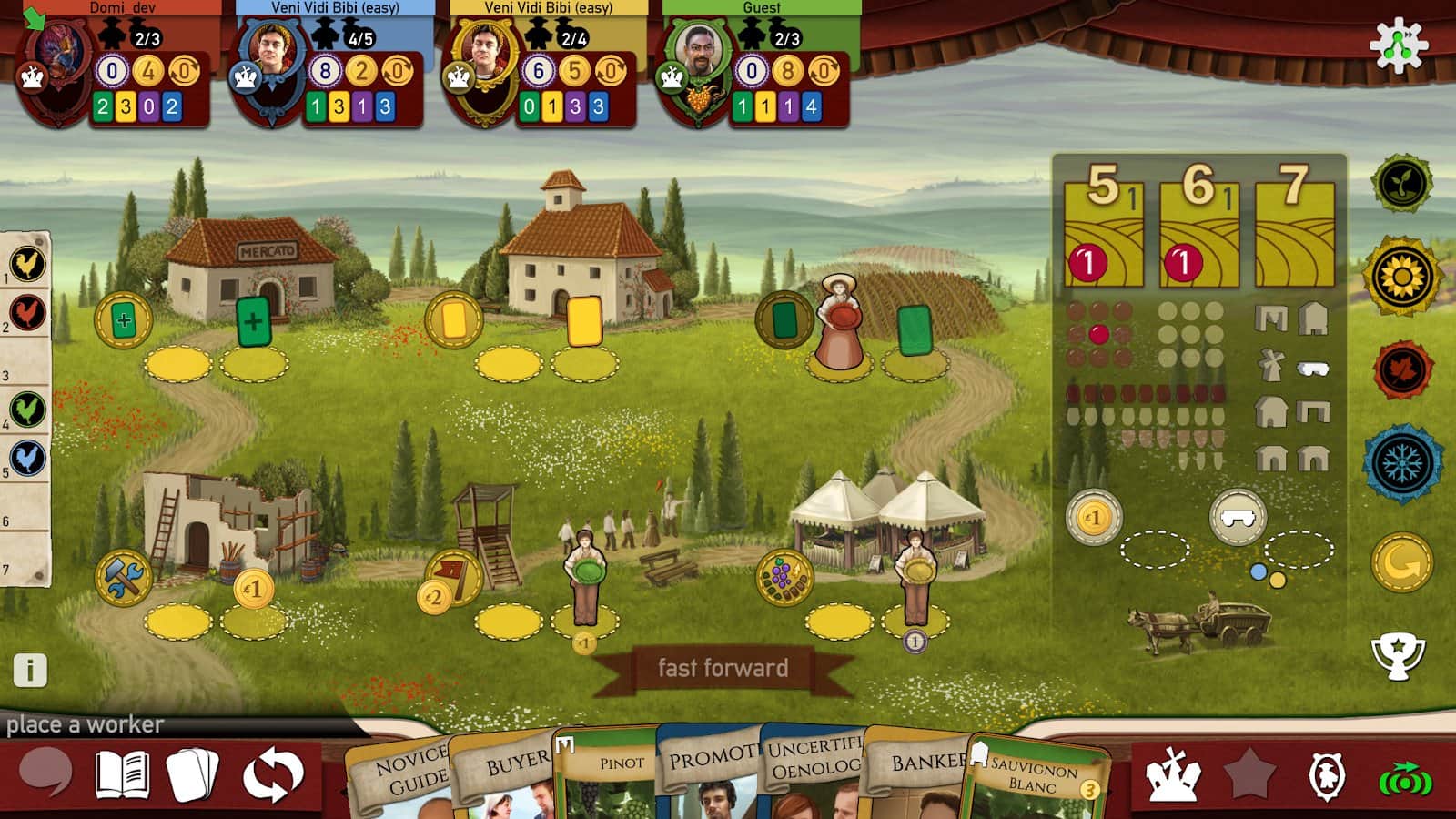Open the rulebook icon
Viewport: 1456px width, 819px height.
123,774
